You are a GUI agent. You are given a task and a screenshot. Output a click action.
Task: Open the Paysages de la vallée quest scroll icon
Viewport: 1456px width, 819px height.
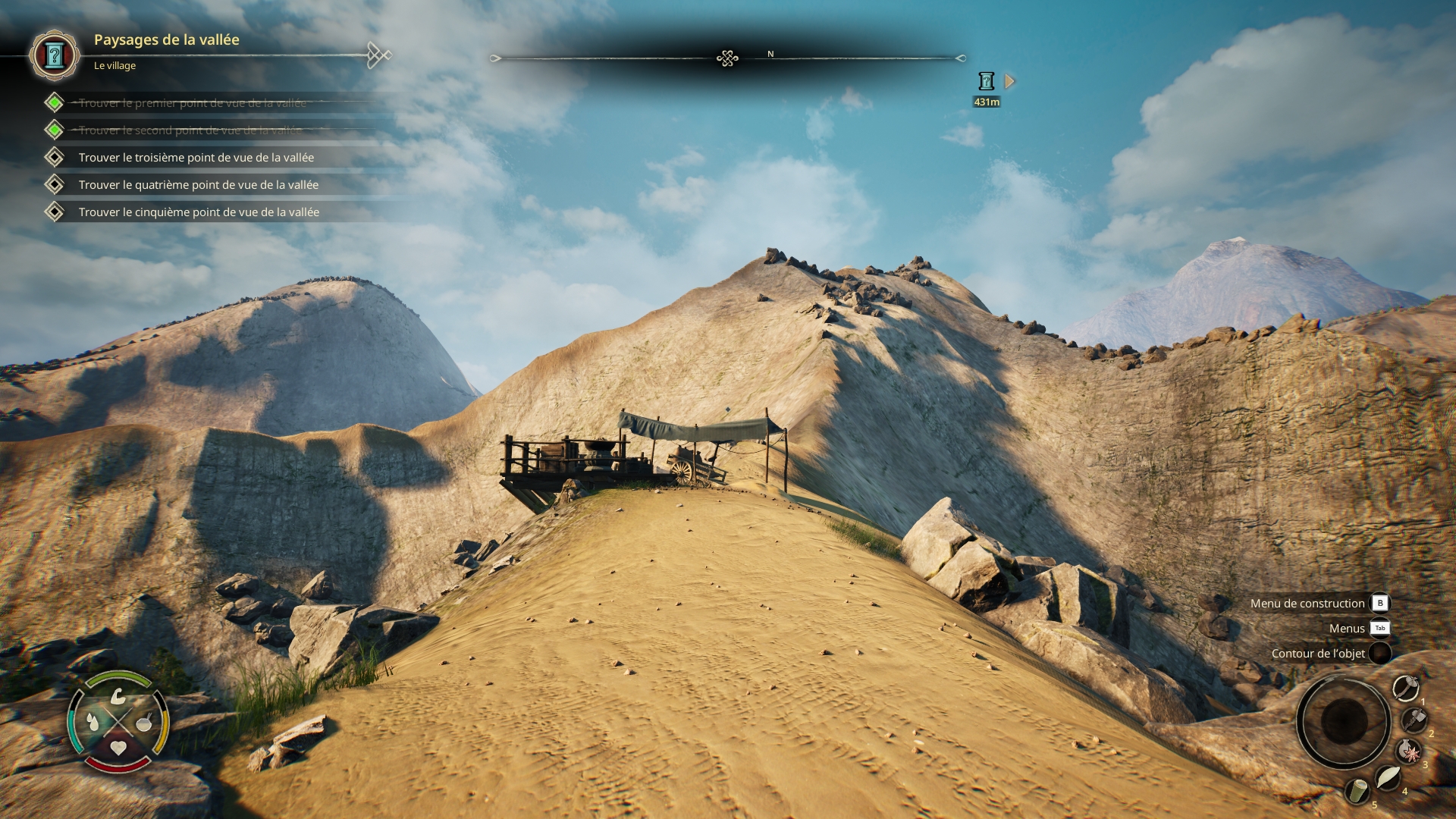point(54,55)
